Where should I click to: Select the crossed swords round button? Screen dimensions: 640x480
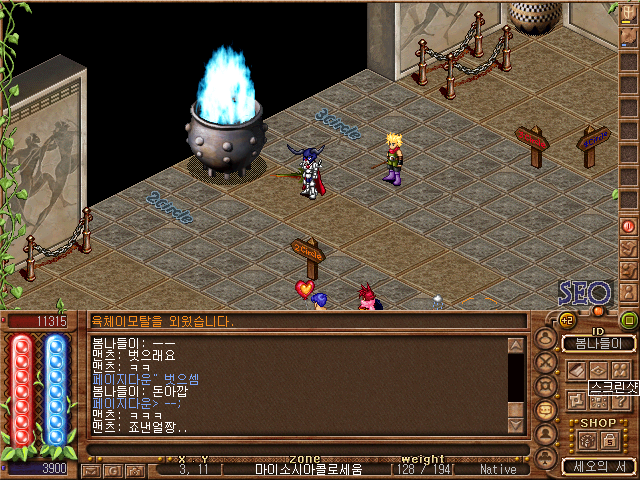(546, 362)
